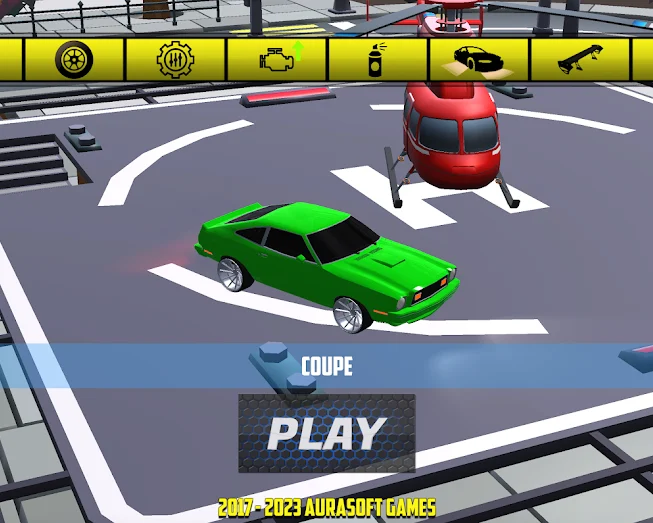Image resolution: width=653 pixels, height=523 pixels.
Task: Open the car body selection icon
Action: click(x=478, y=60)
